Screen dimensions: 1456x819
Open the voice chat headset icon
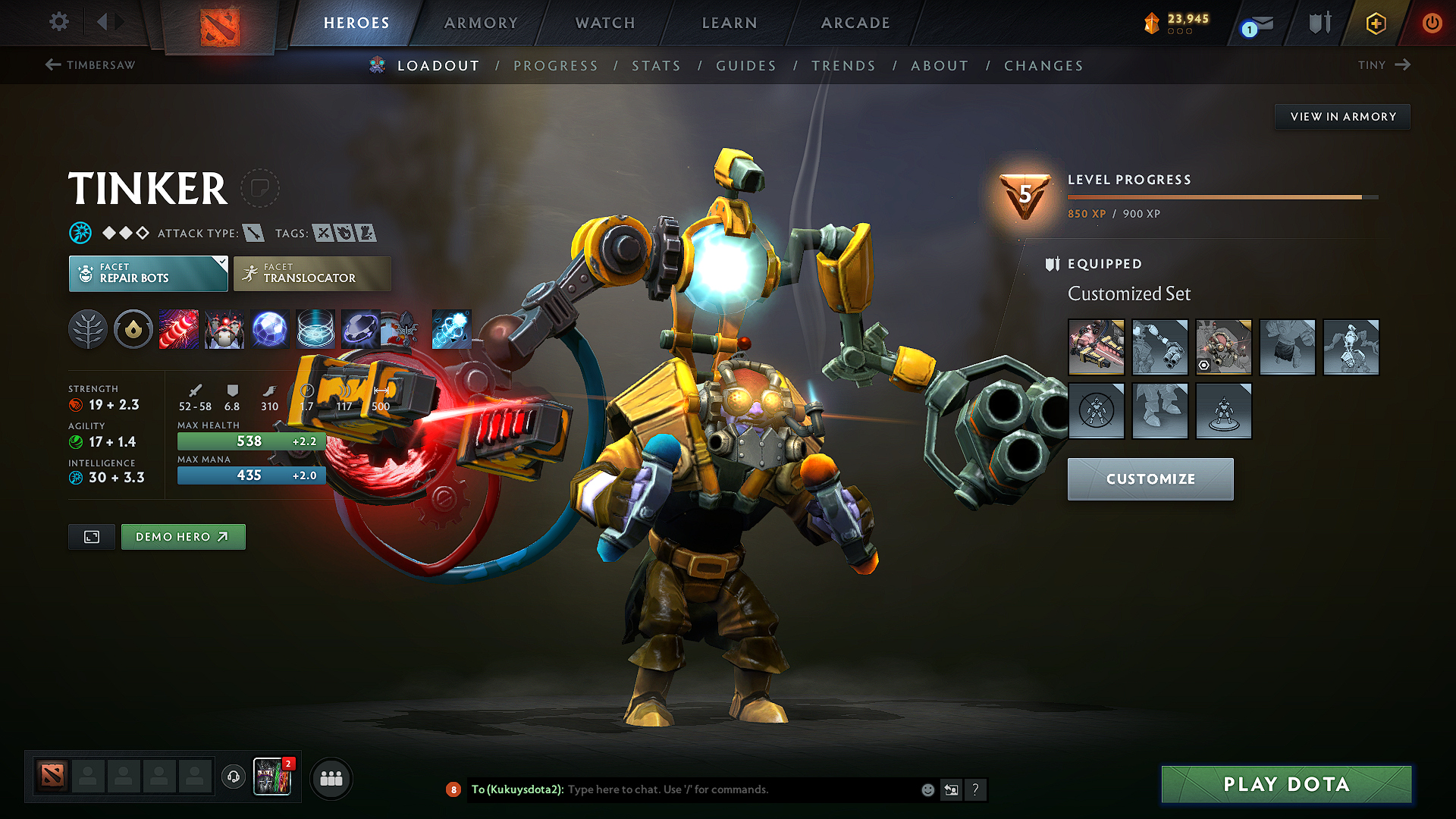pyautogui.click(x=233, y=777)
